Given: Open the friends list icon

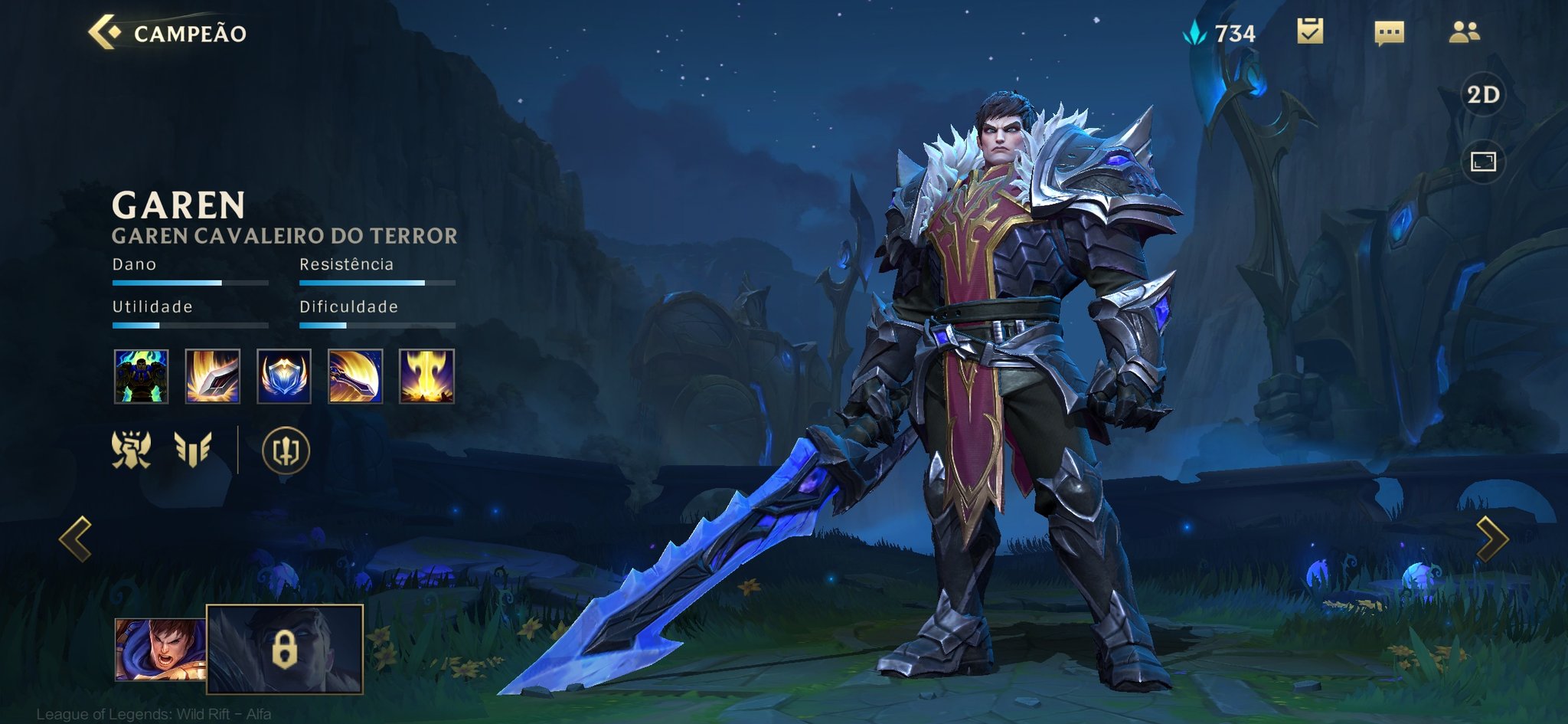Looking at the screenshot, I should (x=1465, y=31).
